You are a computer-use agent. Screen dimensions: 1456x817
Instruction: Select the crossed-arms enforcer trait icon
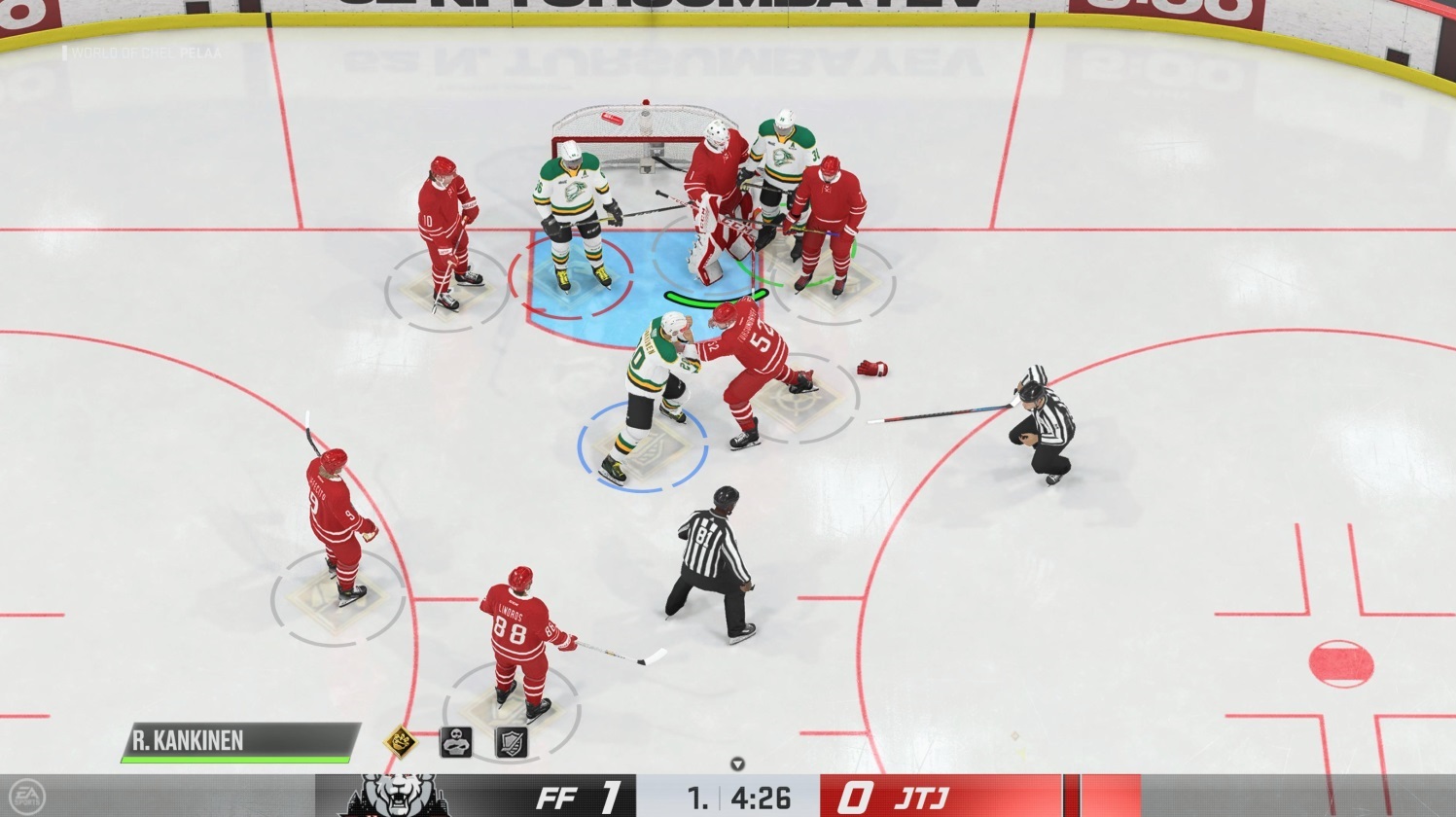[x=456, y=742]
